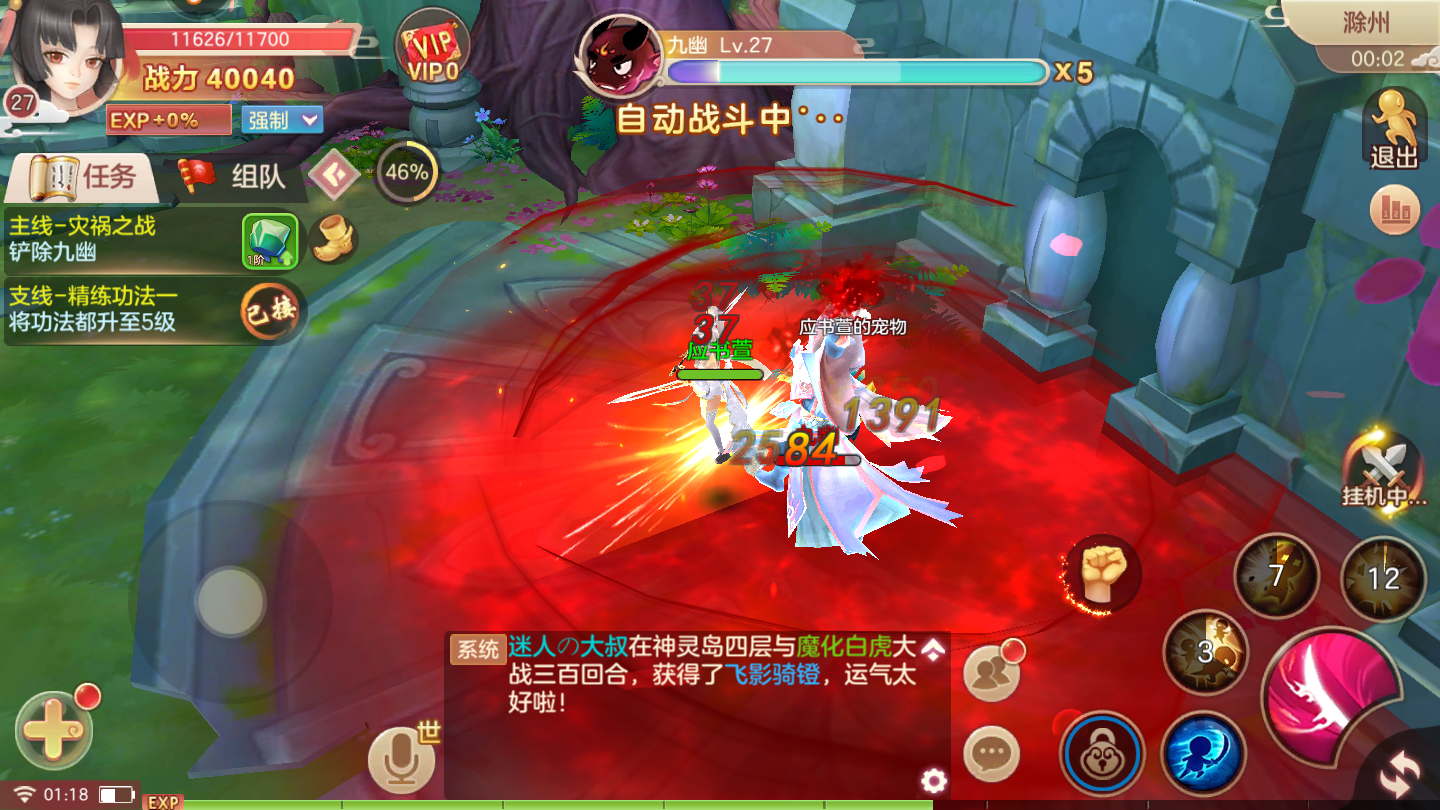The width and height of the screenshot is (1440, 810).
Task: Open the 强制 dropdown
Action: tap(281, 120)
